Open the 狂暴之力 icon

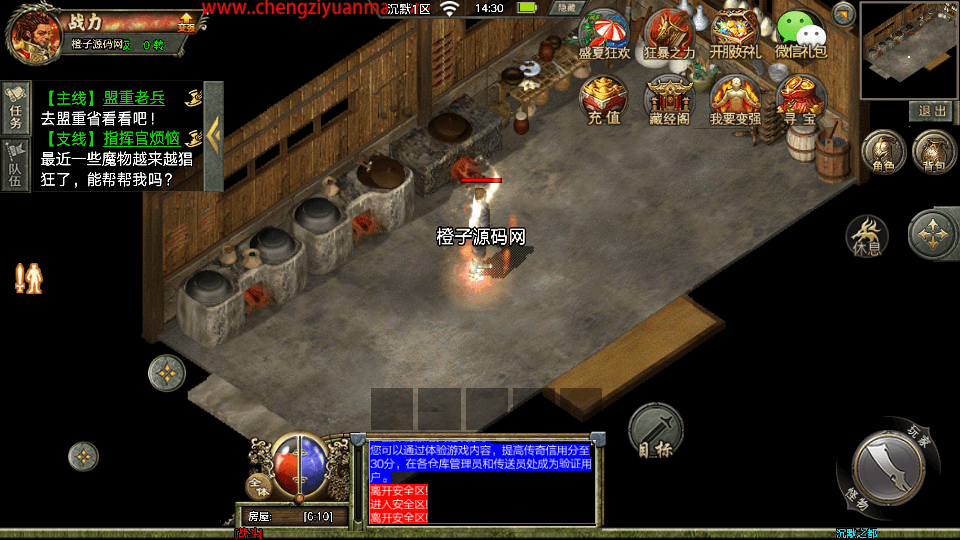(669, 32)
